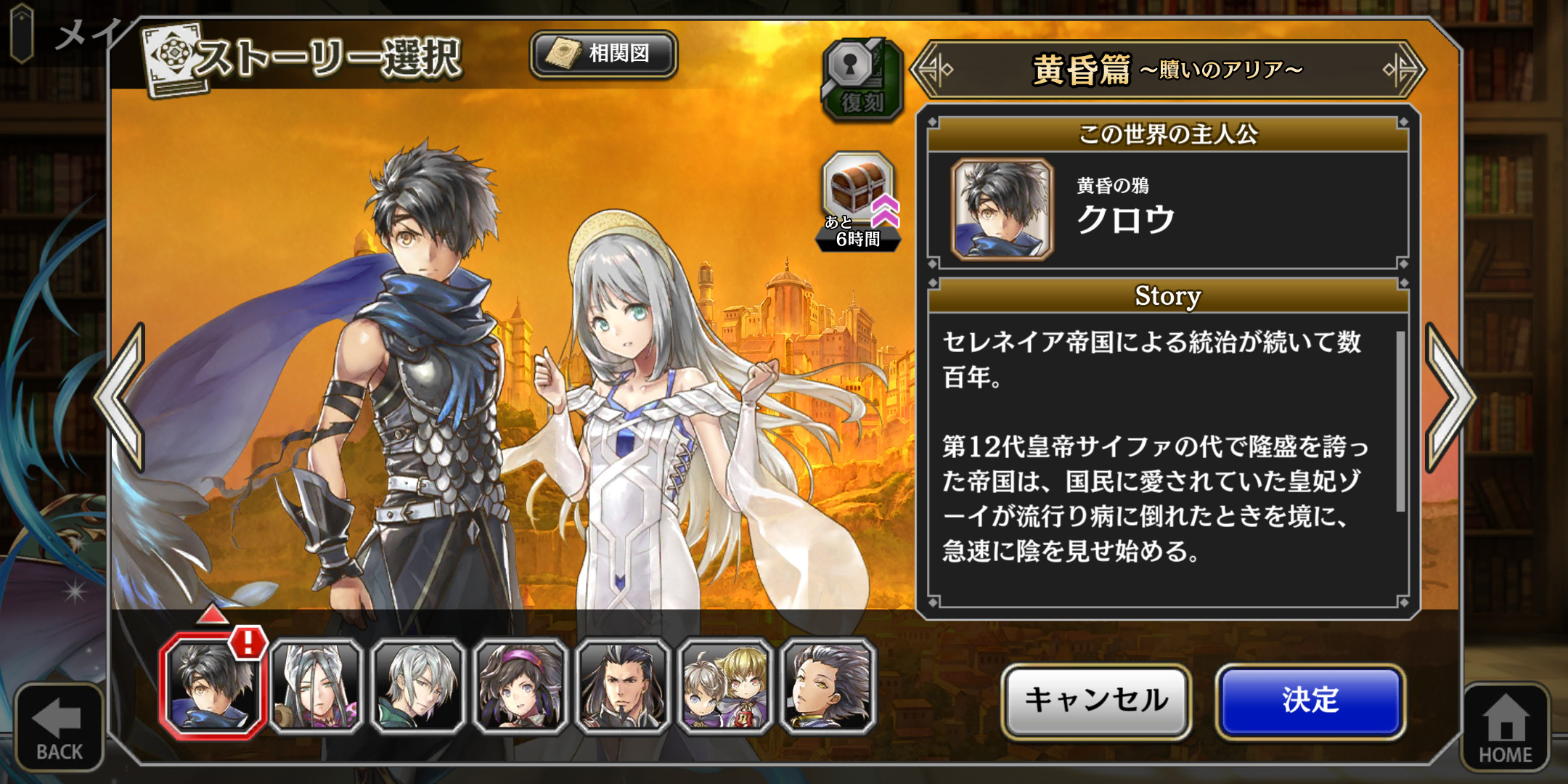
Task: Click Crow's portrait in protagonist panel
Action: click(x=1003, y=209)
